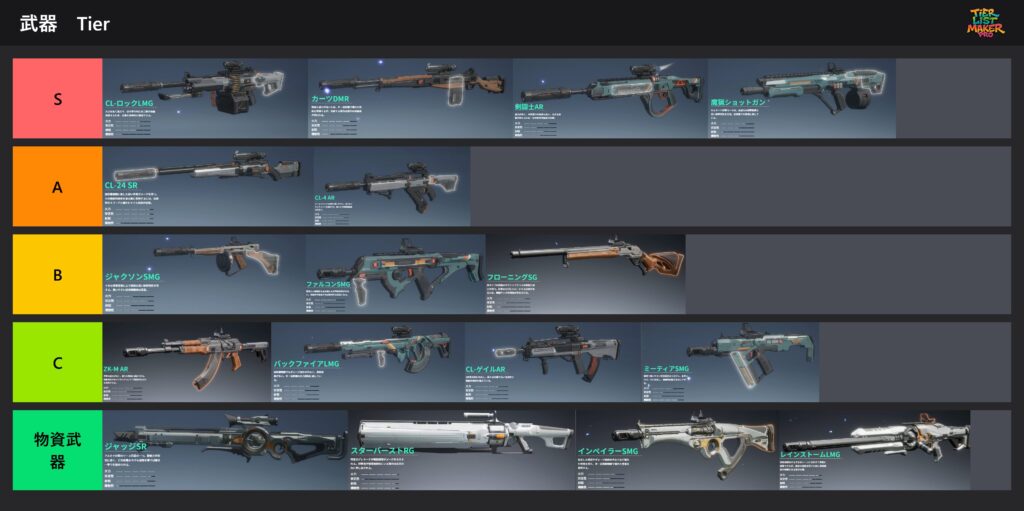Choose the スターバーストRG weapon card
The width and height of the screenshot is (1024, 511).
(462, 450)
